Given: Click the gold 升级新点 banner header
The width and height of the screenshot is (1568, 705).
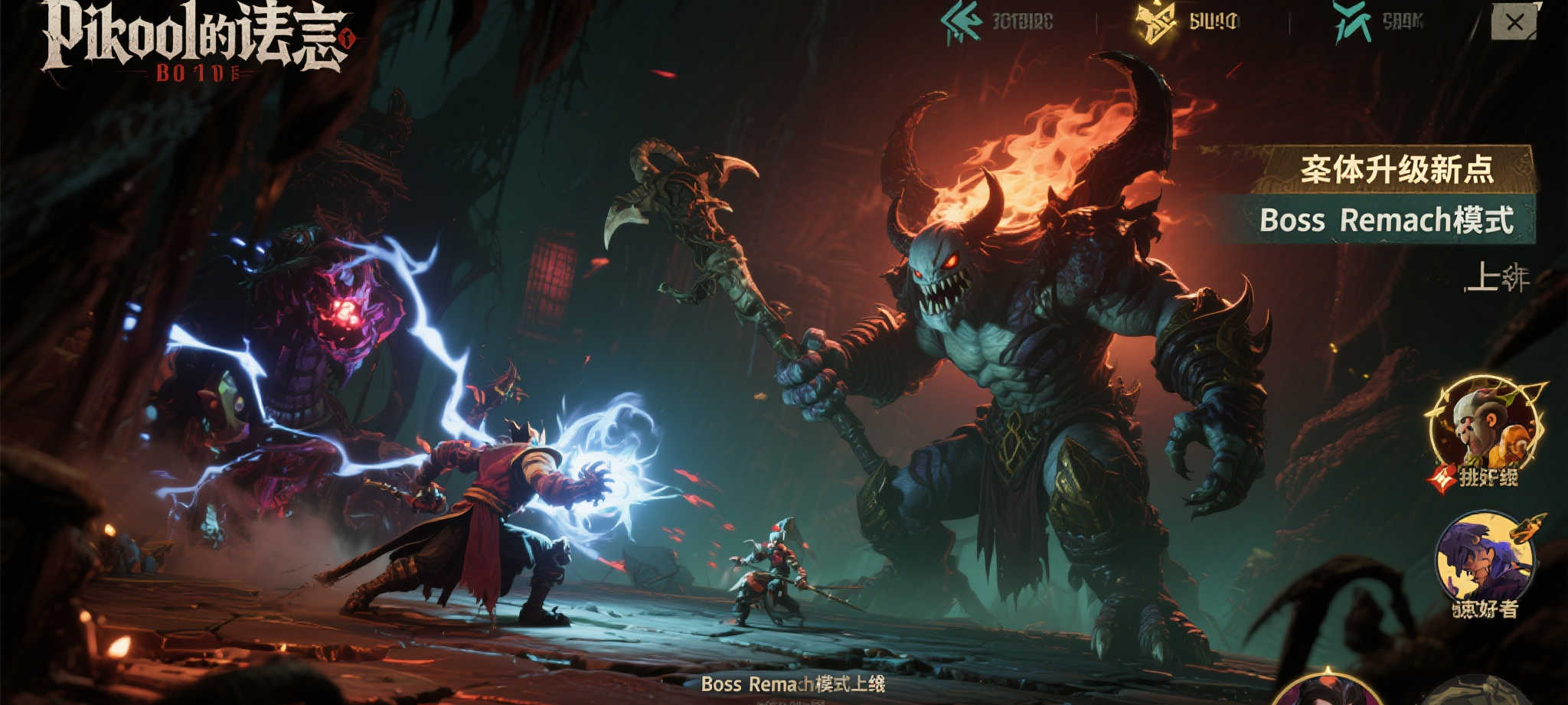Looking at the screenshot, I should (x=1393, y=169).
